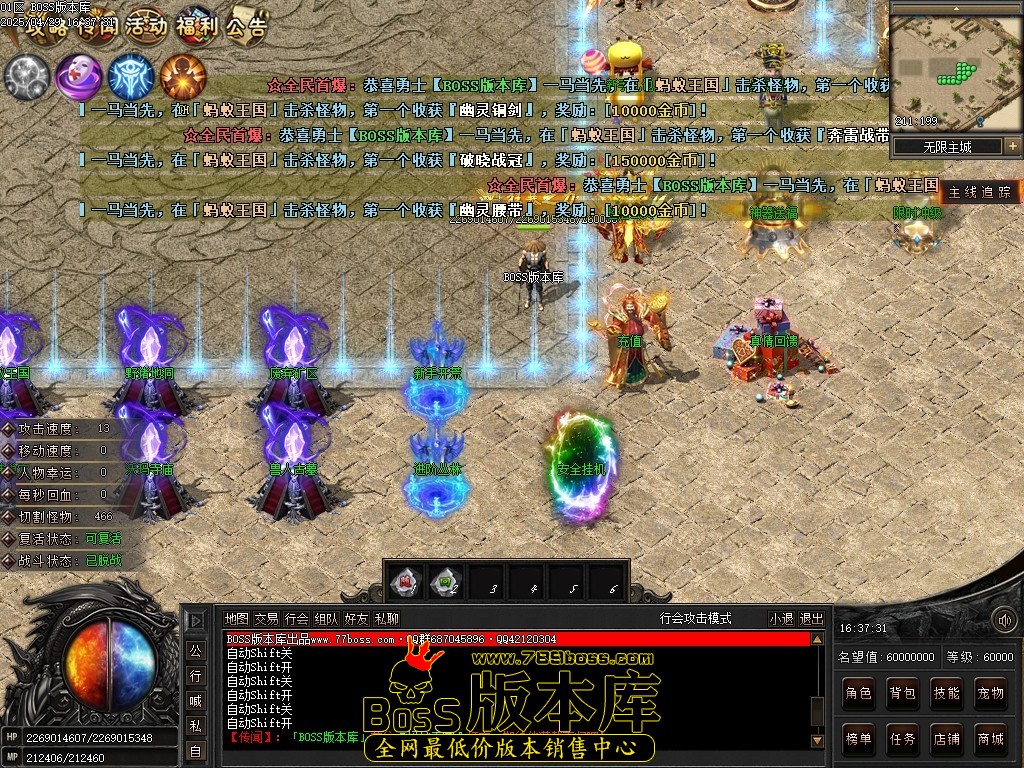This screenshot has height=768, width=1024.
Task: Switch to the 交易 trade chat tab
Action: 266,619
